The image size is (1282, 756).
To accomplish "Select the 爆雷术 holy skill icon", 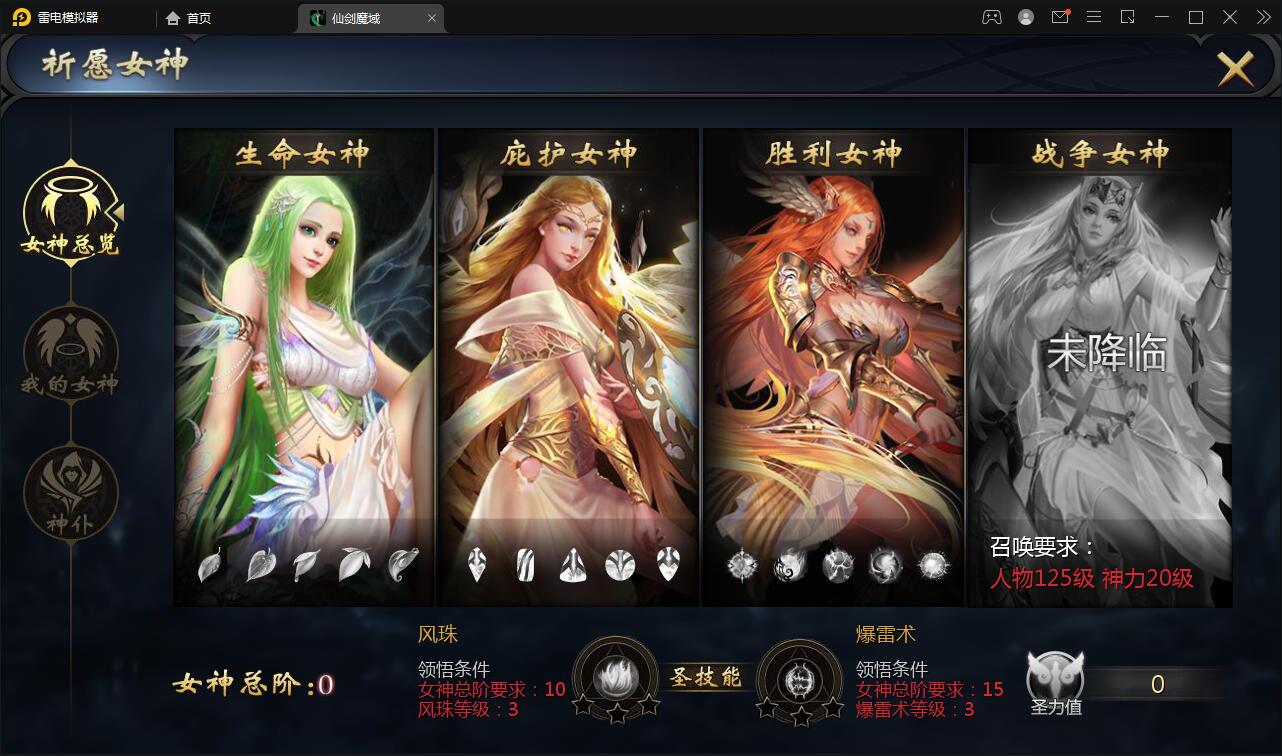I will (x=801, y=678).
